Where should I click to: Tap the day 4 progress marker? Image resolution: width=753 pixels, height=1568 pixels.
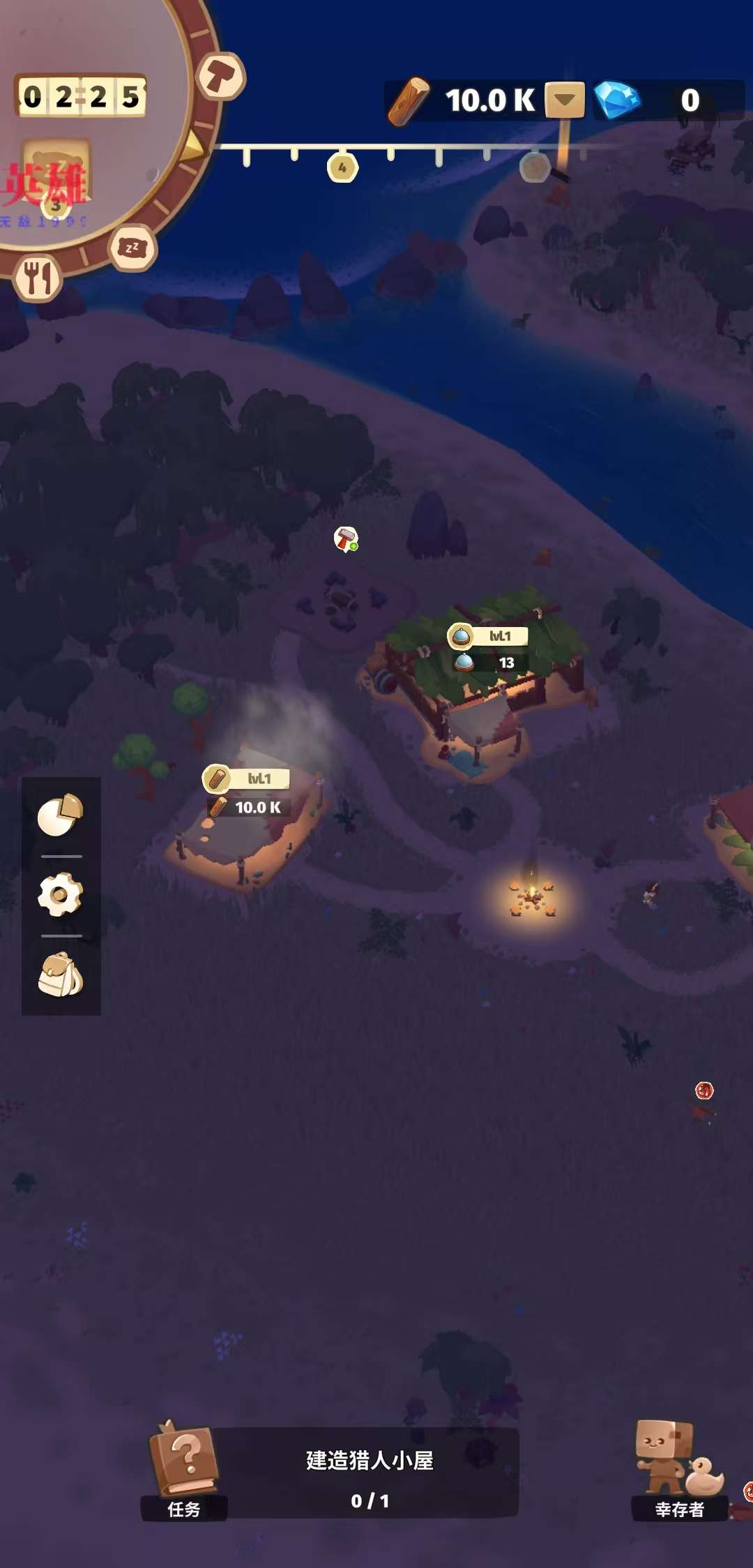coord(342,168)
